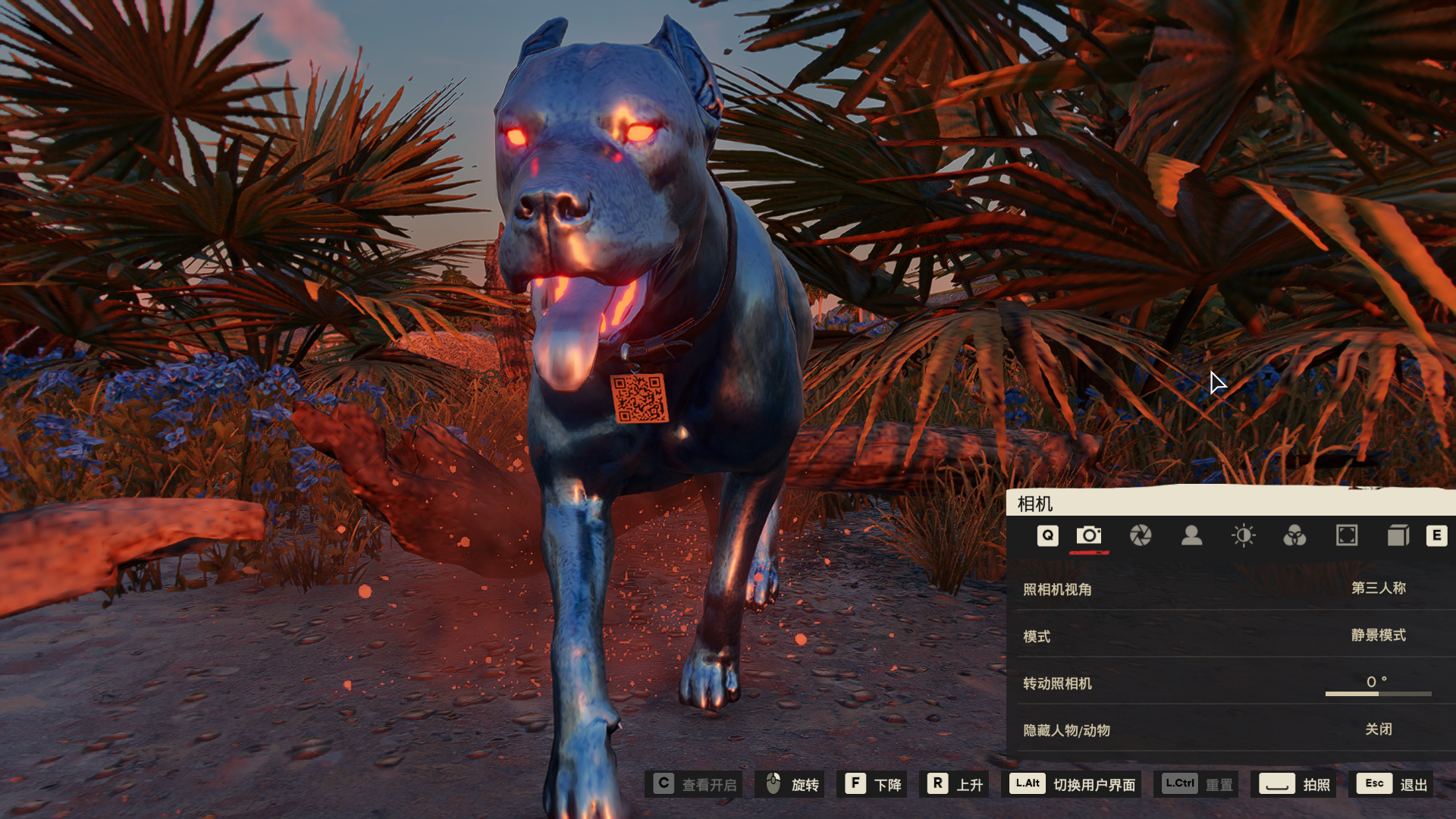Select the stacked layers tab
This screenshot has height=819, width=1456.
[x=1398, y=535]
